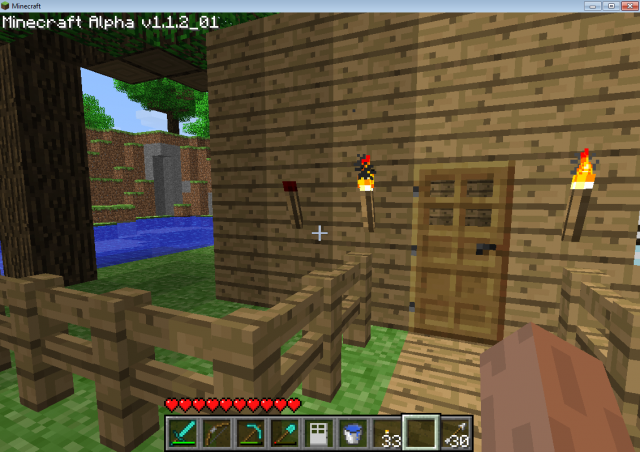This screenshot has width=640, height=452.
Task: Select the diamond sword hotbar slot
Action: coord(181,432)
